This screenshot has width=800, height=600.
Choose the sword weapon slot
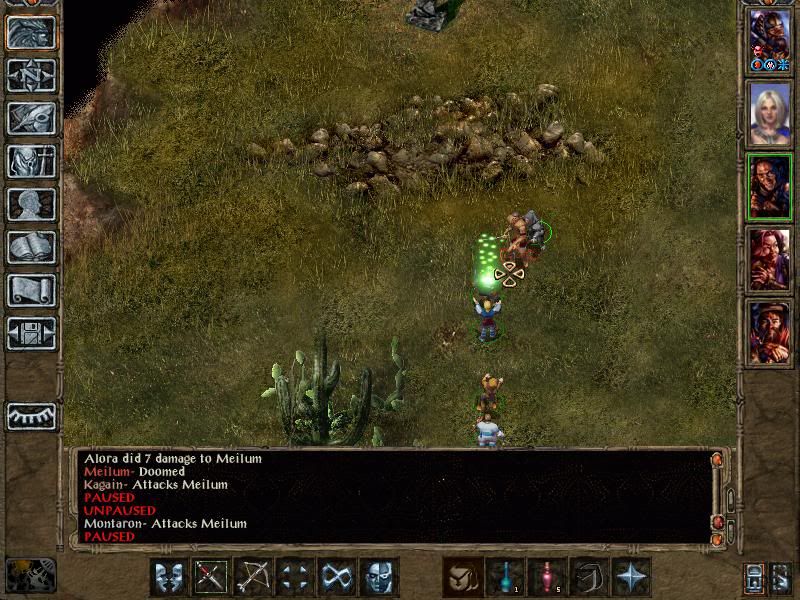(x=211, y=577)
